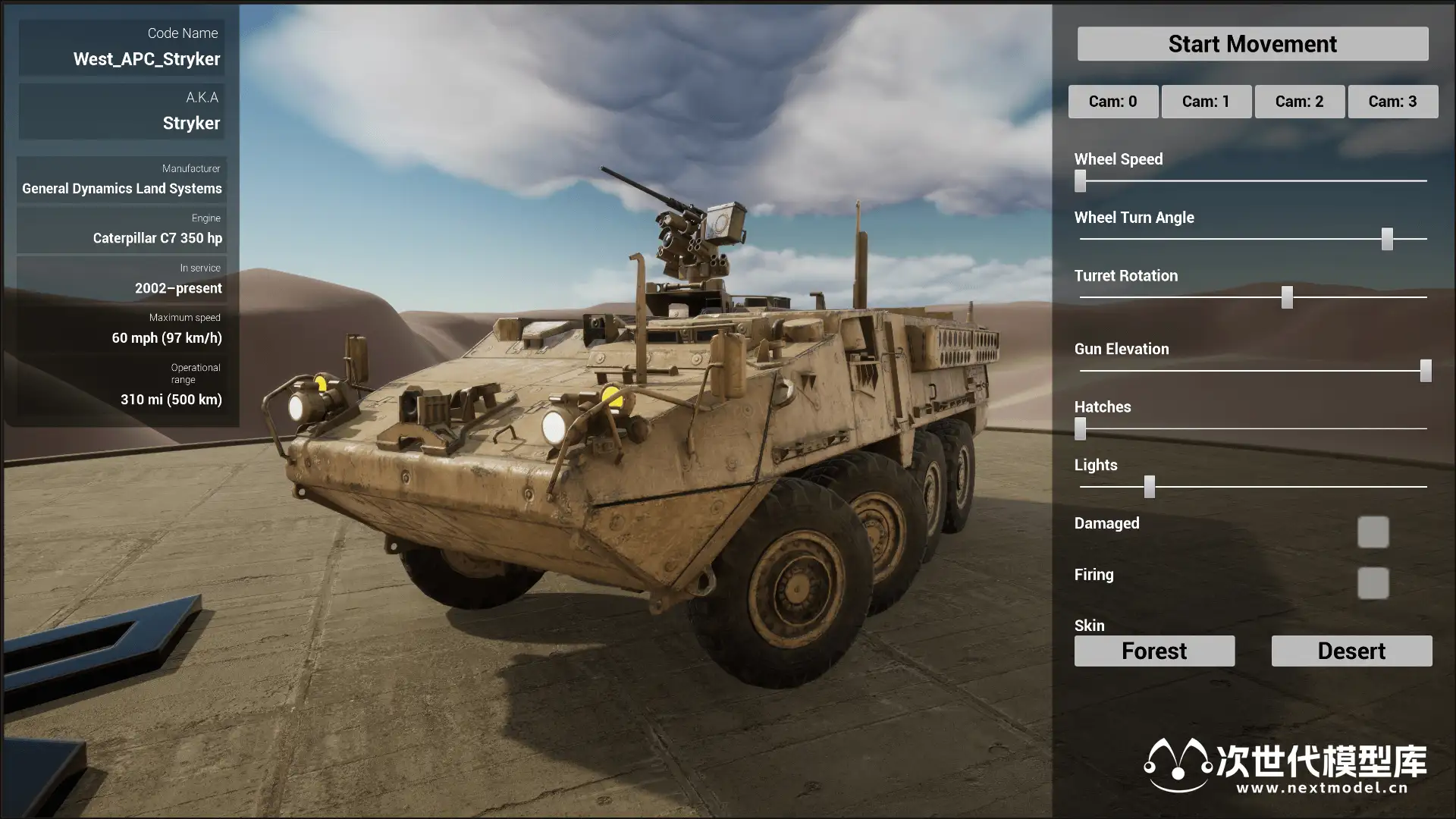Click the Lights slider handle

click(1150, 487)
